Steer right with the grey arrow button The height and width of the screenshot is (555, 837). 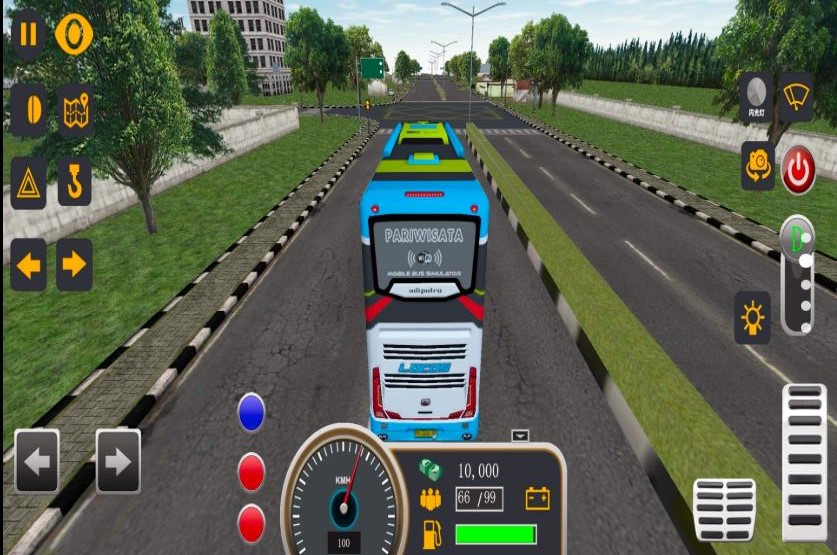coord(117,461)
